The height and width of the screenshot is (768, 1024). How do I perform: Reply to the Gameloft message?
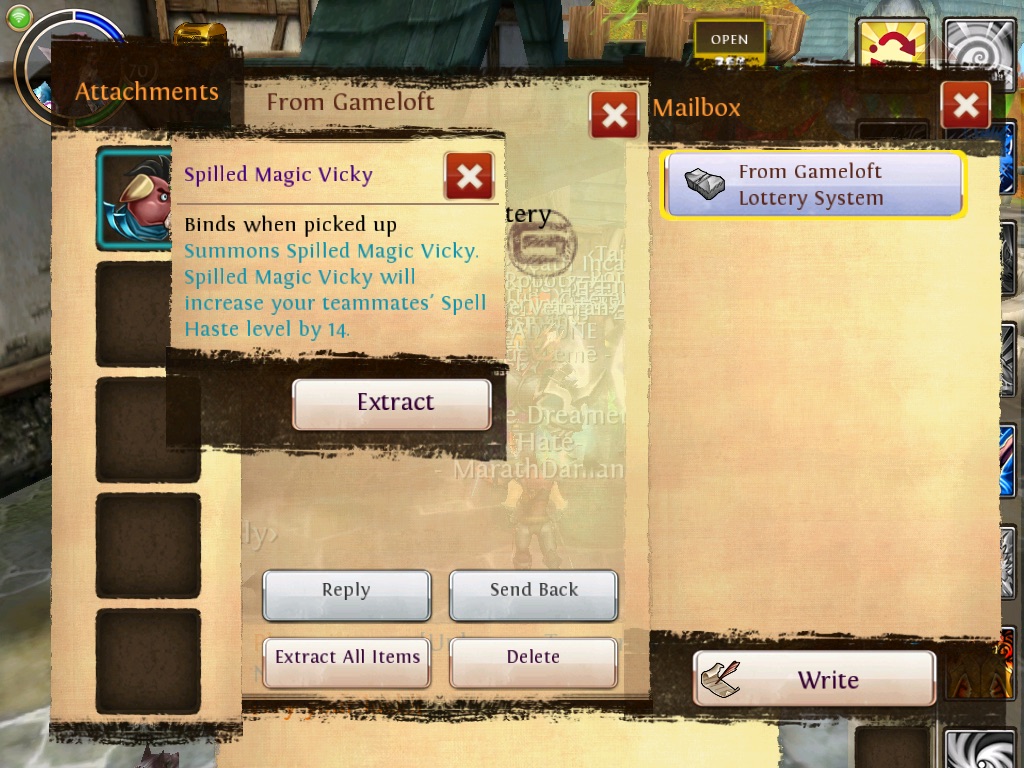[346, 591]
